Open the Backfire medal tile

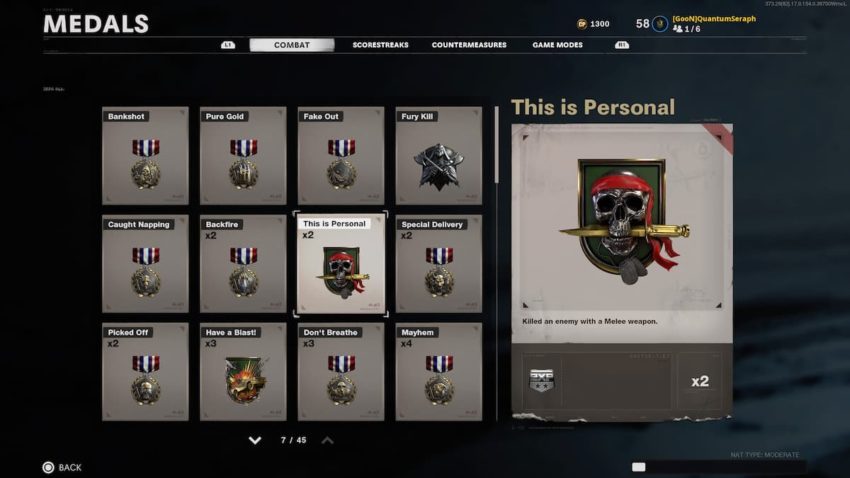tap(243, 264)
